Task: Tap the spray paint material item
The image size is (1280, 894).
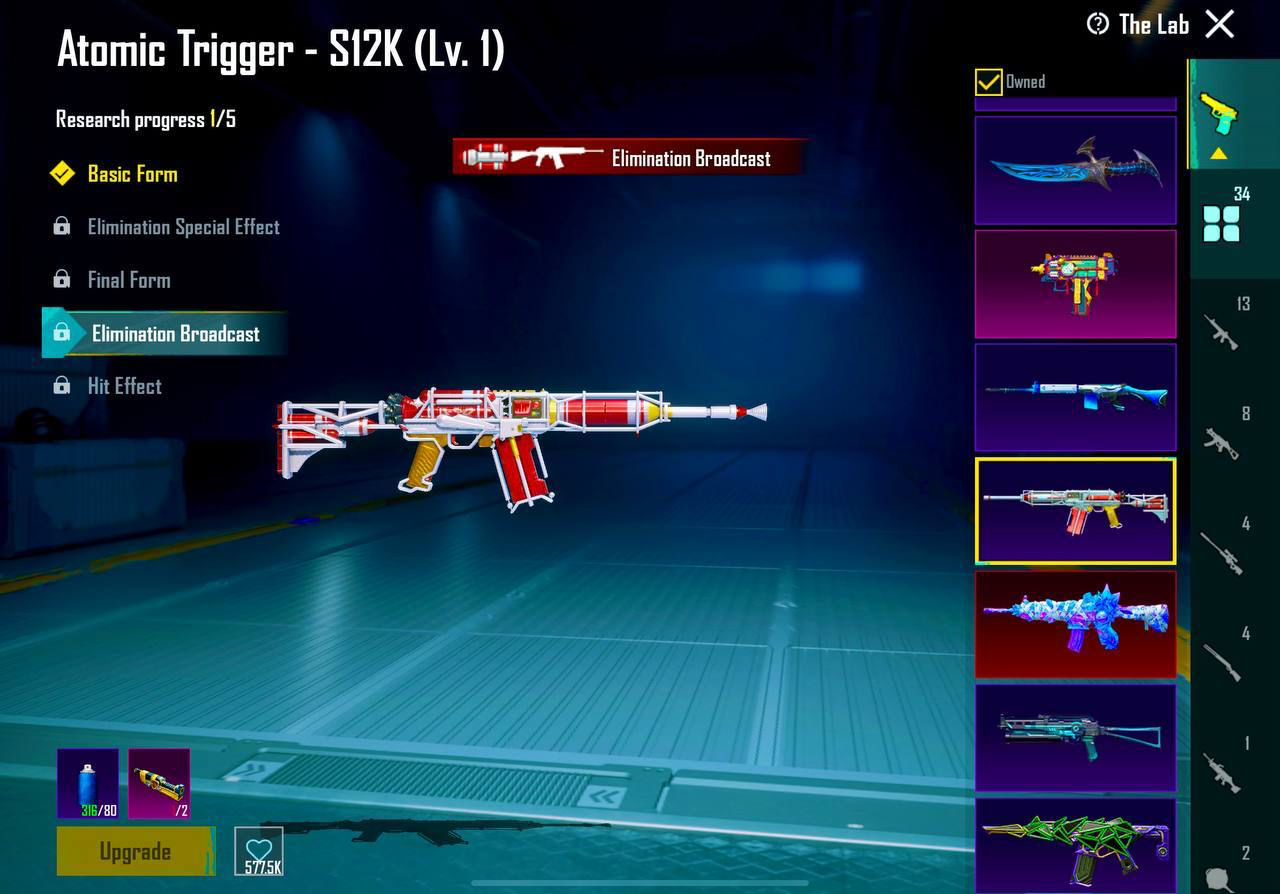Action: (88, 783)
